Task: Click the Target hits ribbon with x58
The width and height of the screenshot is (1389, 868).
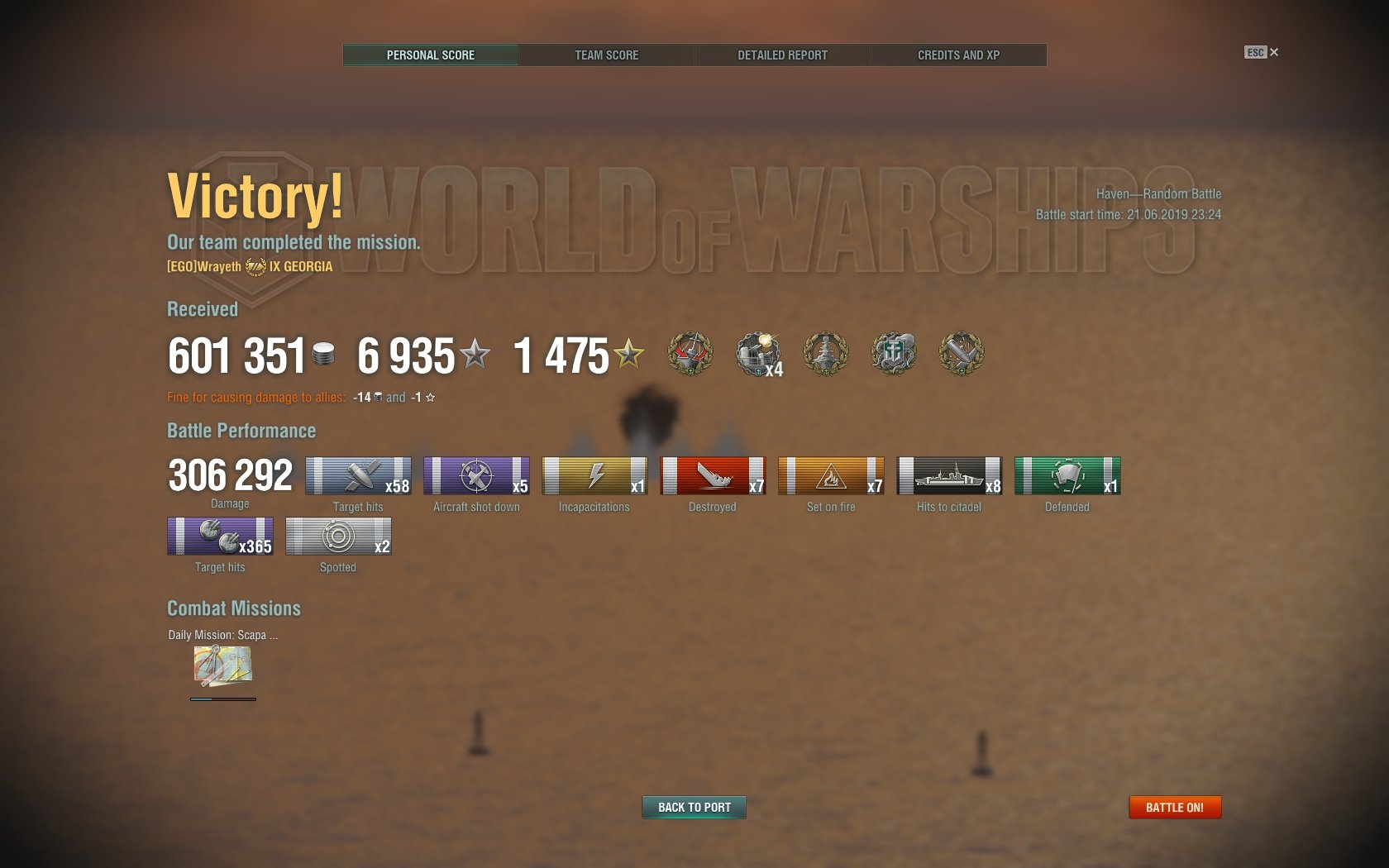Action: tap(358, 476)
